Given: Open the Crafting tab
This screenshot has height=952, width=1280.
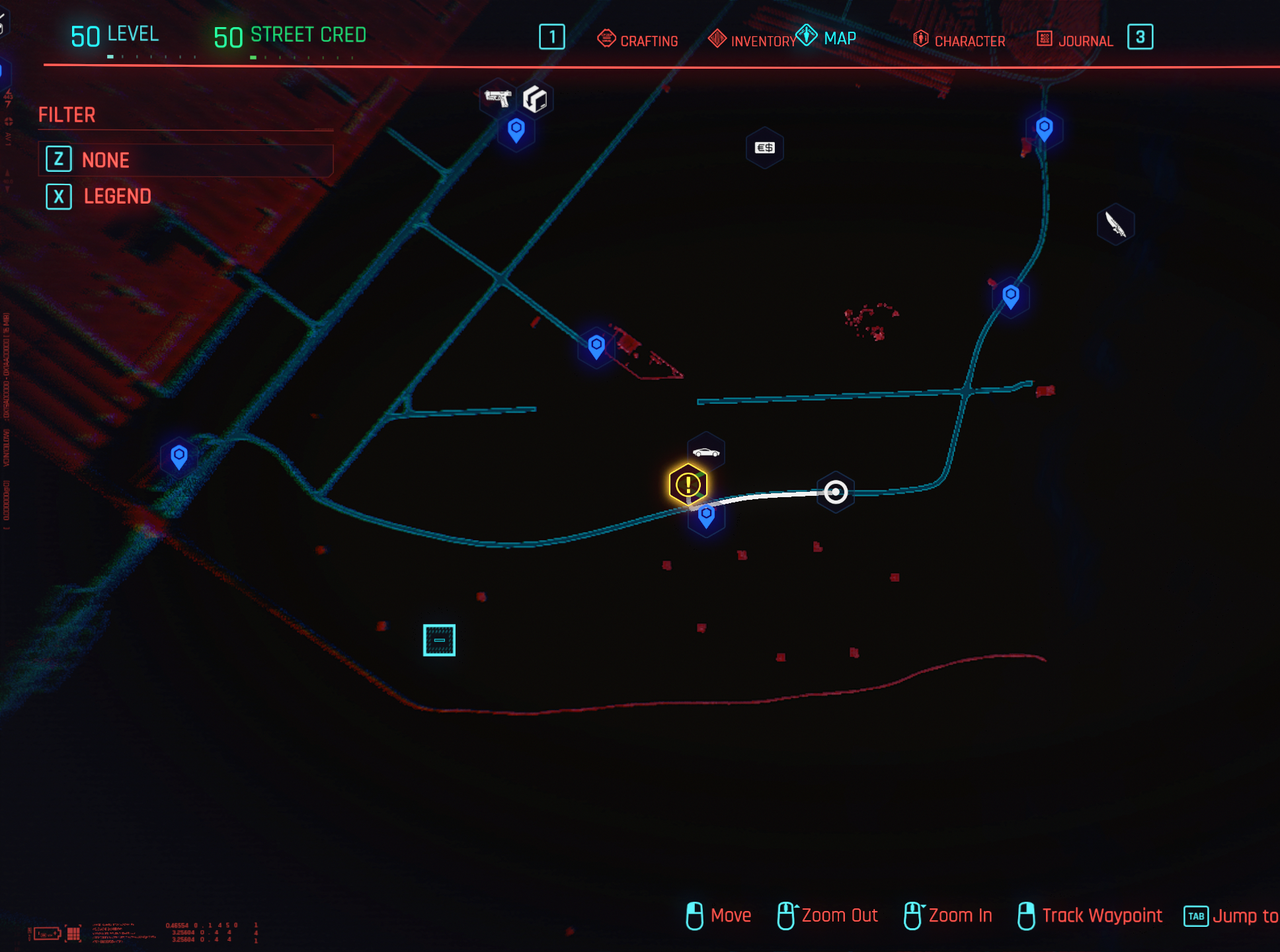Looking at the screenshot, I should coord(637,40).
